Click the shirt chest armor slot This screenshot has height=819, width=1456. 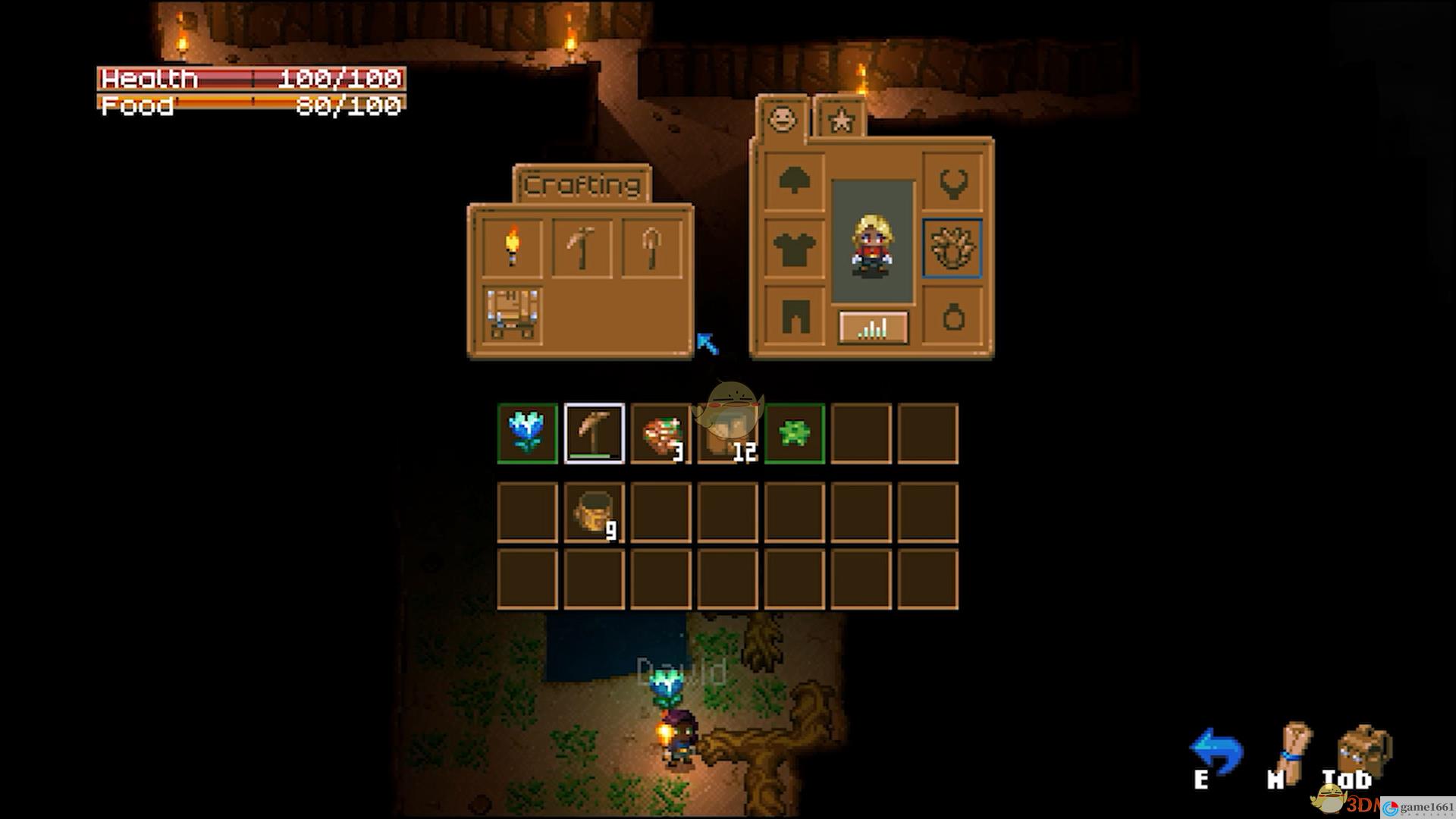[x=794, y=249]
